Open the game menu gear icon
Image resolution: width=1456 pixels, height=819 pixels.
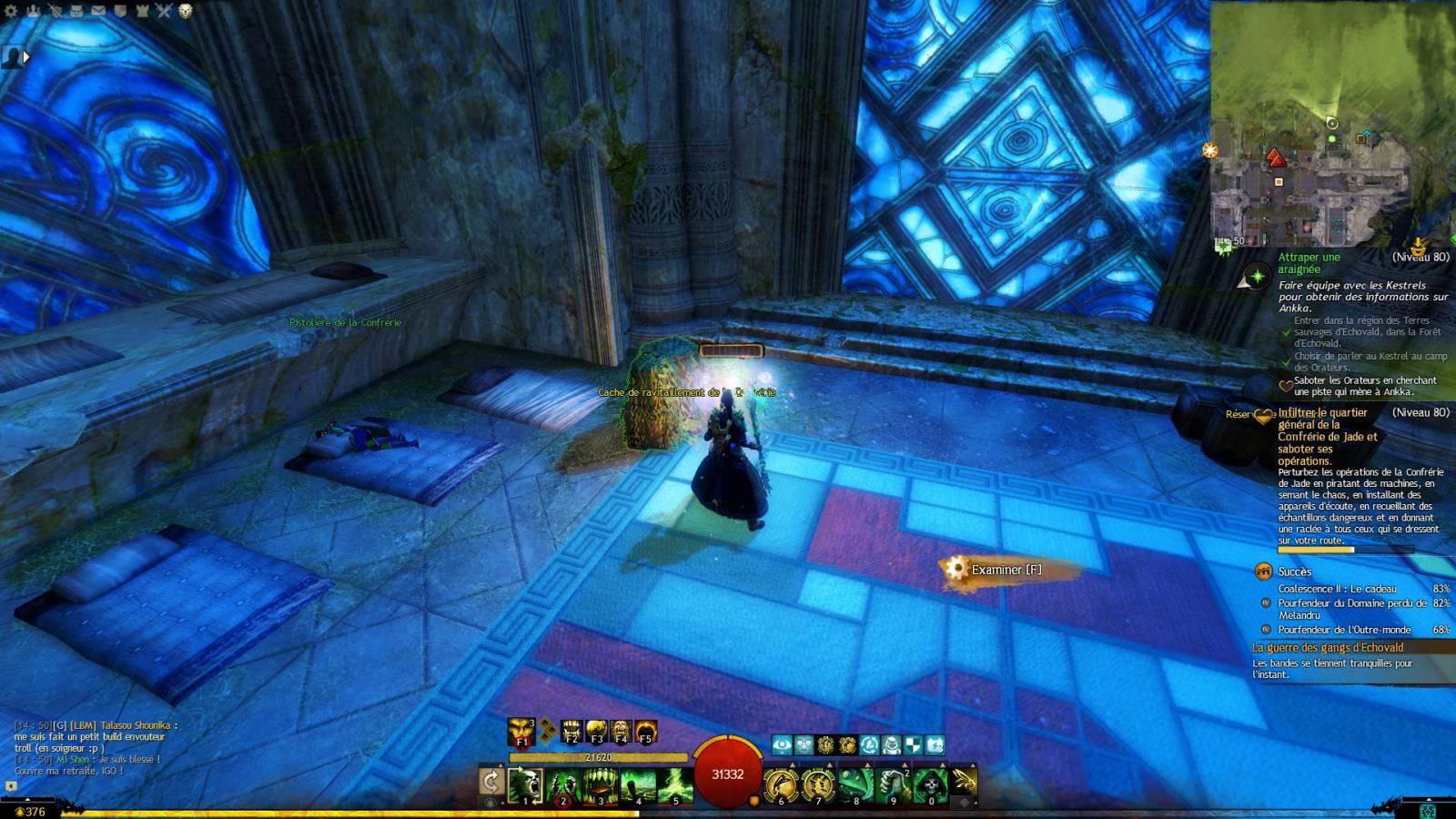tap(11, 11)
